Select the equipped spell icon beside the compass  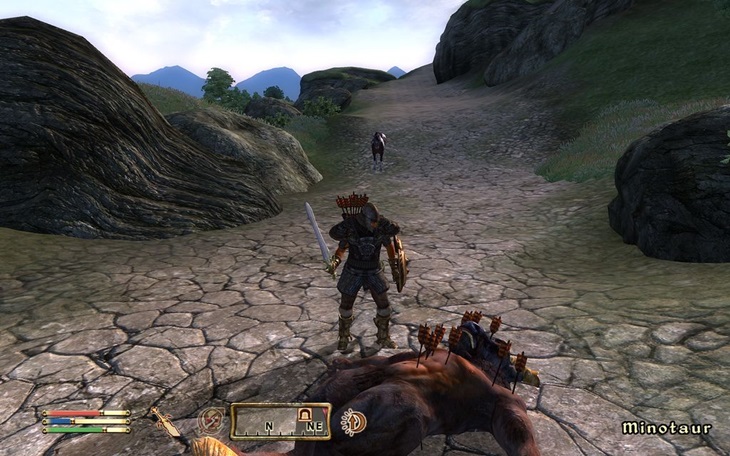(211, 420)
